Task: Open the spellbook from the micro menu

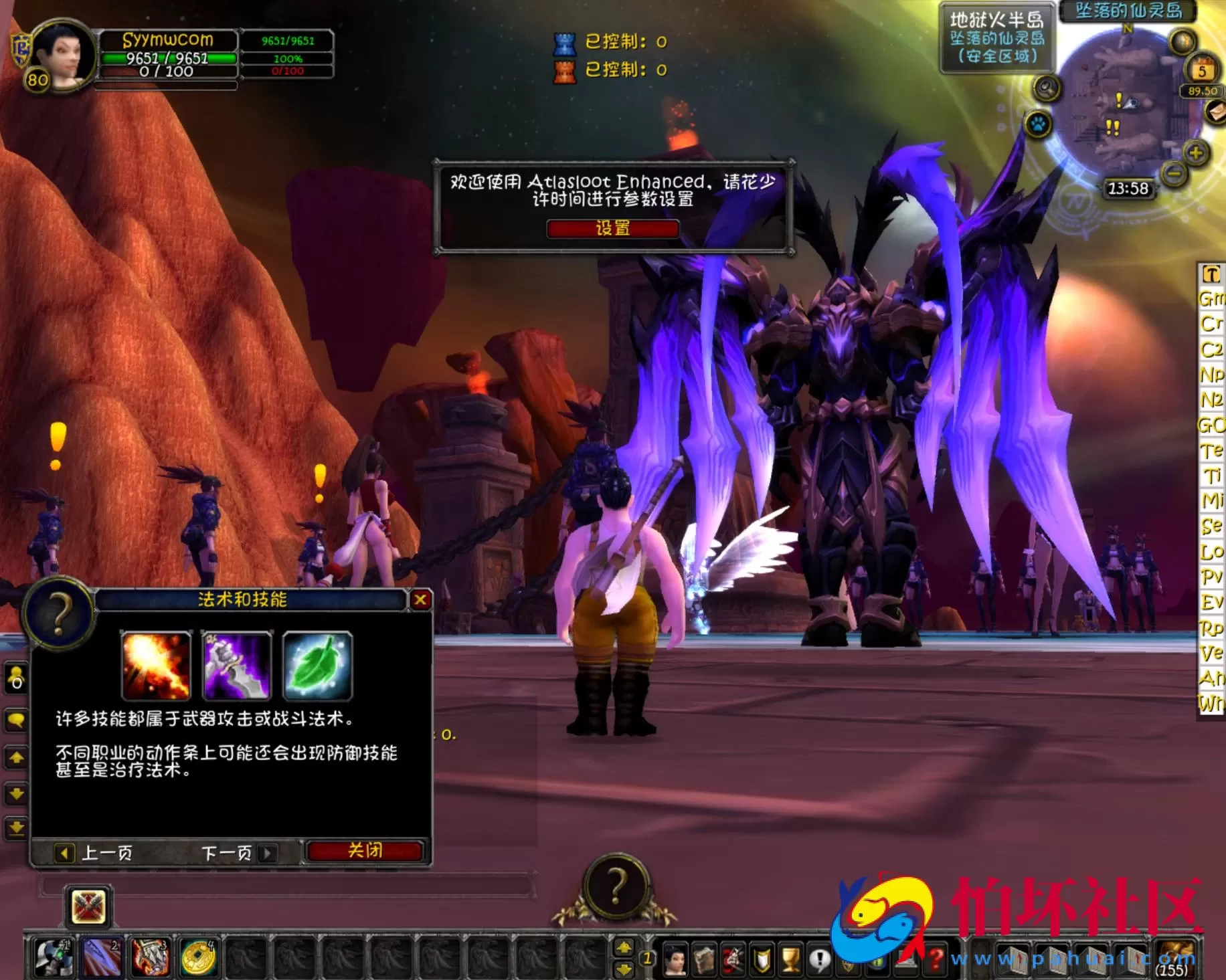Action: tap(705, 957)
